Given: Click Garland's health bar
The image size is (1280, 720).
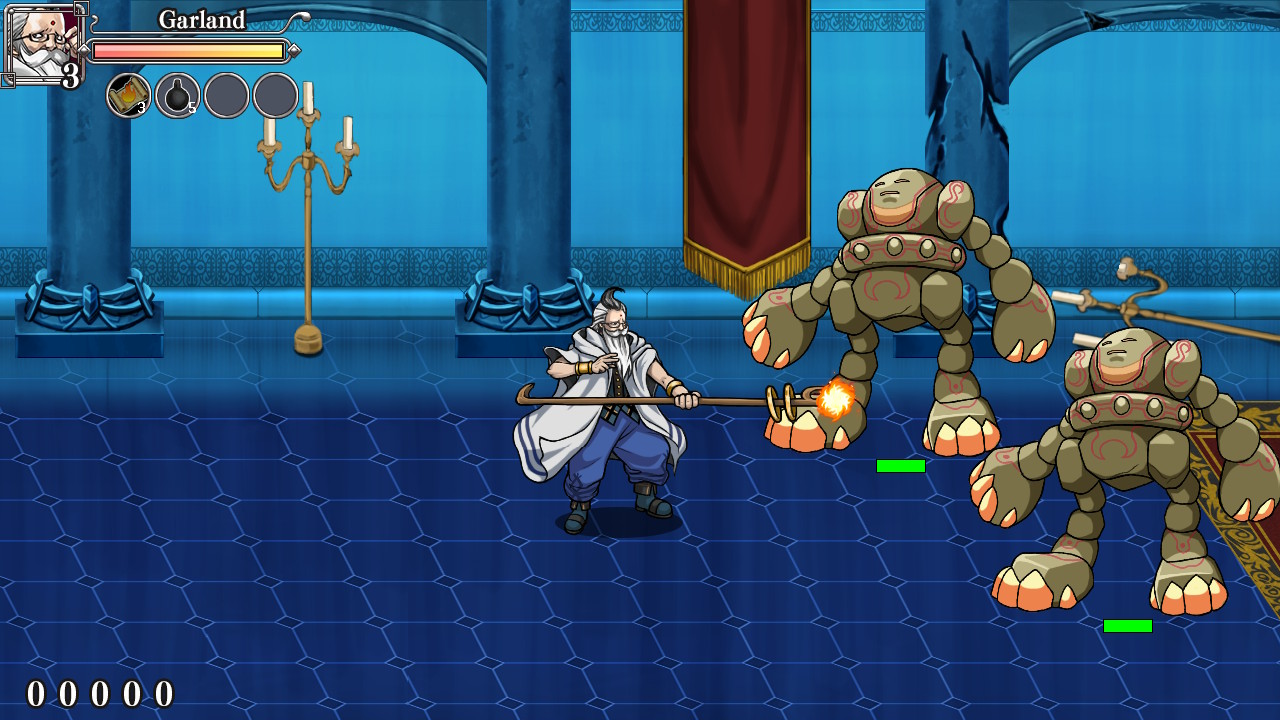Looking at the screenshot, I should coord(190,48).
